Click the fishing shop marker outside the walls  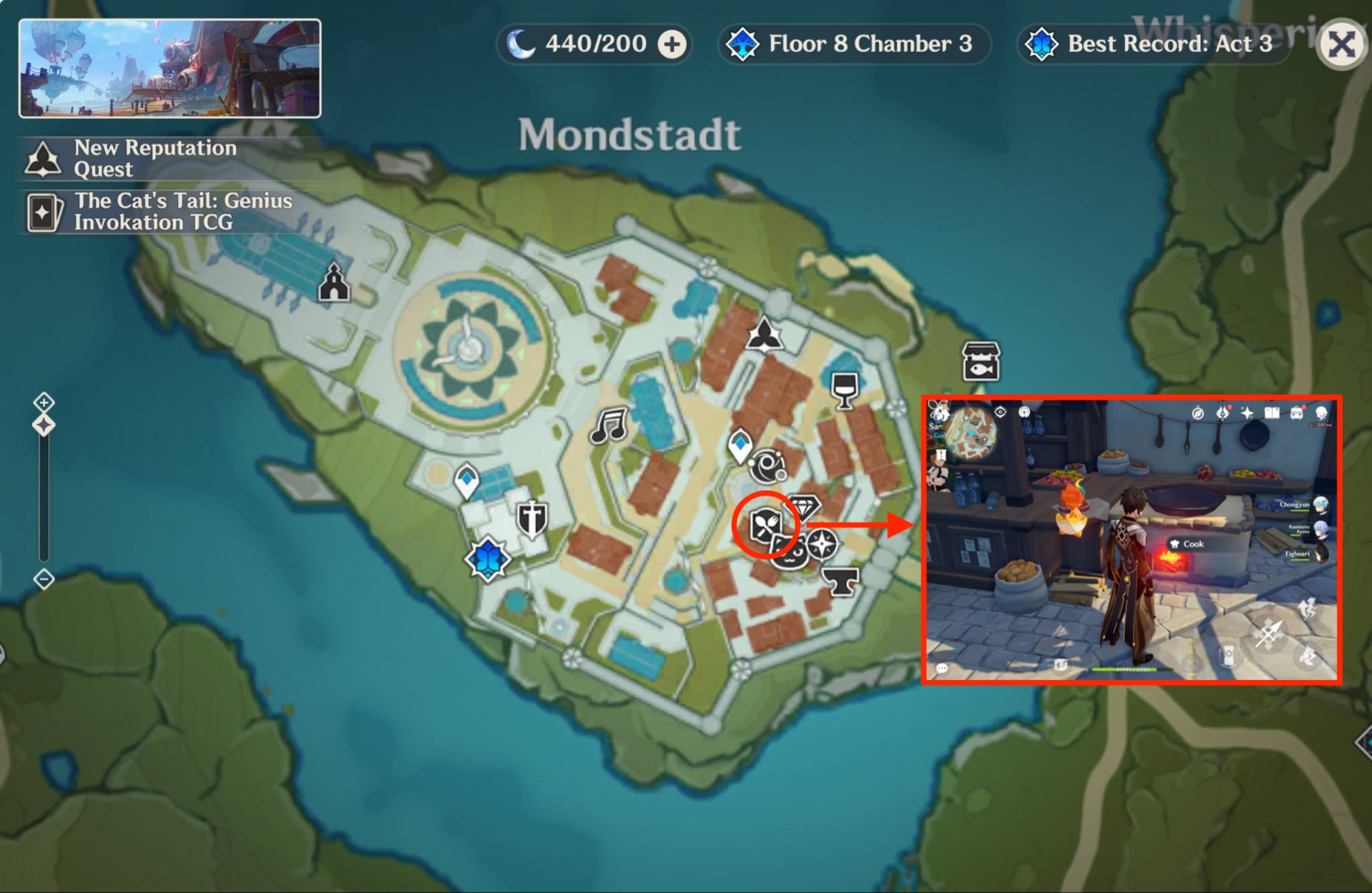click(981, 361)
